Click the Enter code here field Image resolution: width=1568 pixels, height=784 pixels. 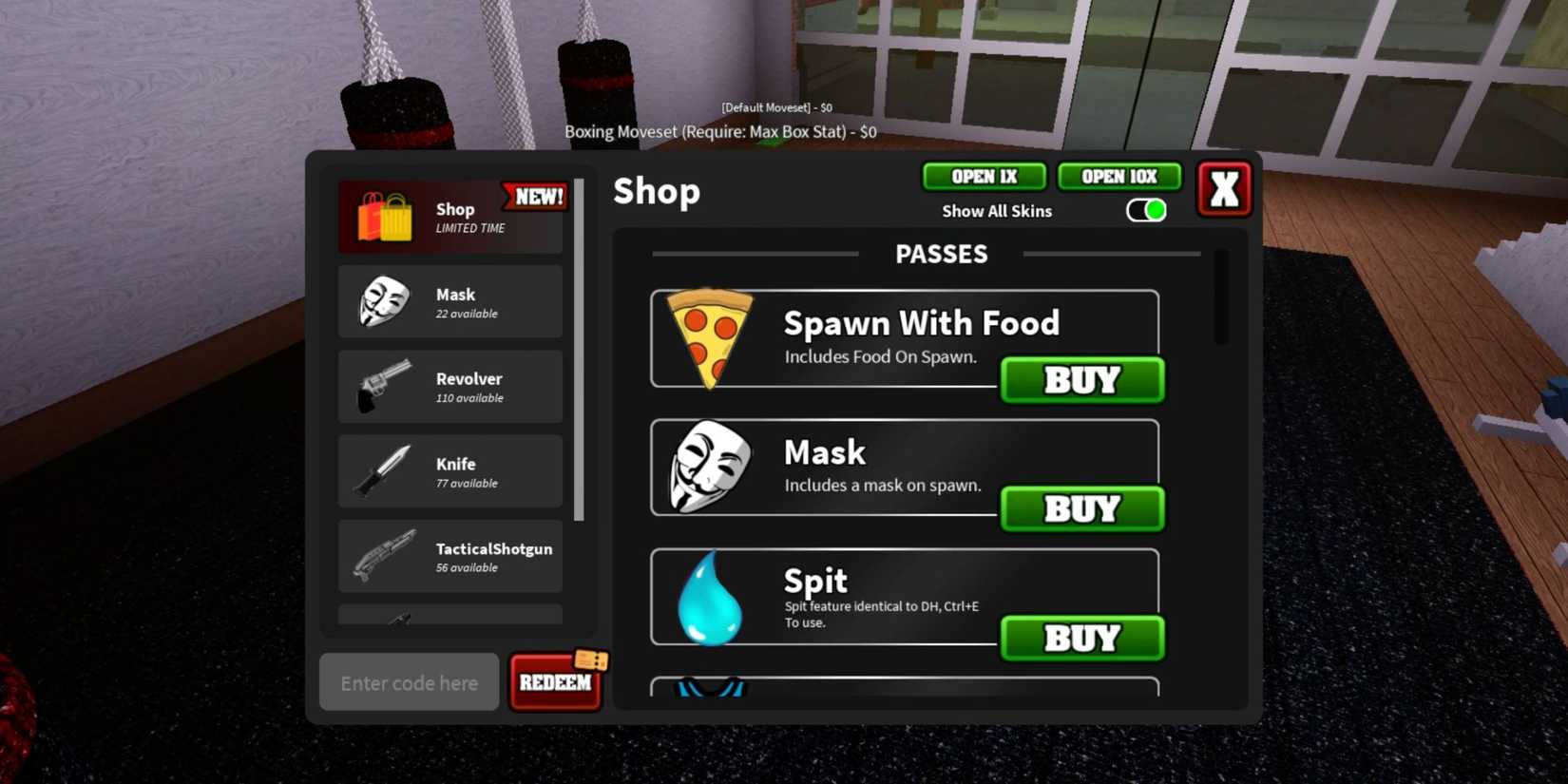pyautogui.click(x=409, y=681)
